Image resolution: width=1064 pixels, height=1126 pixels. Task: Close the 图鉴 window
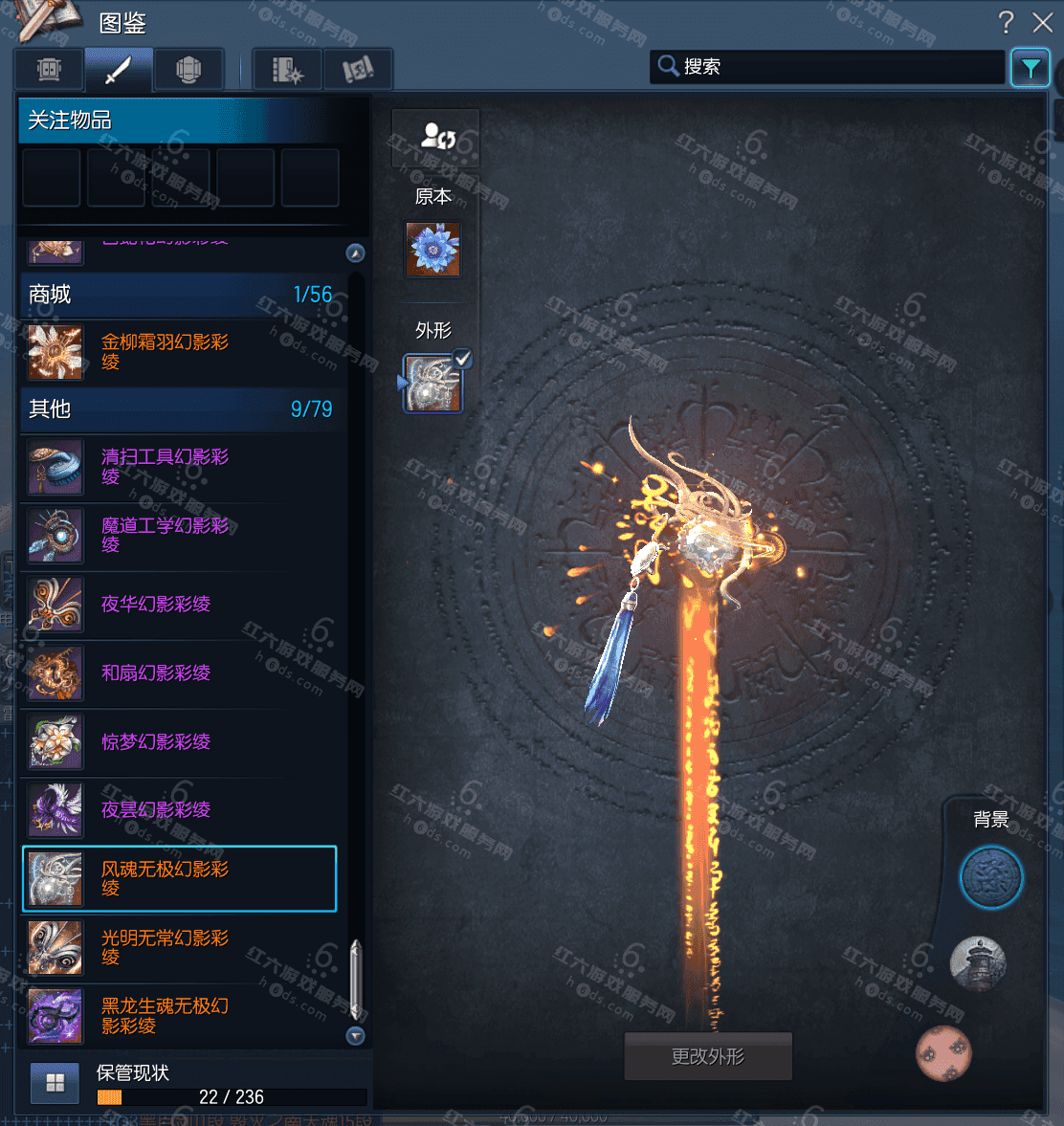pyautogui.click(x=1042, y=22)
